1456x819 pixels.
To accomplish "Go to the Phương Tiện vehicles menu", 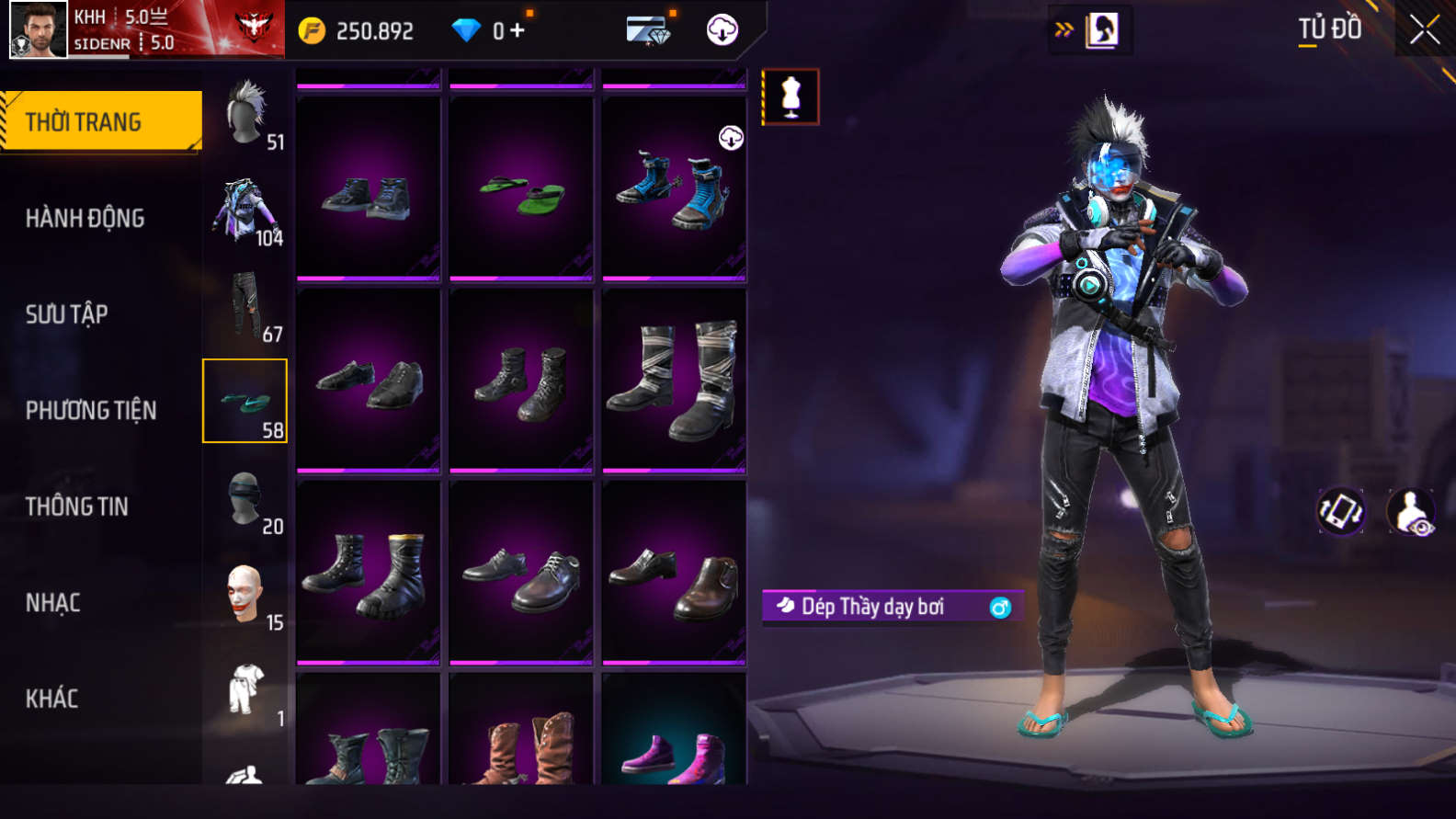I will [x=90, y=410].
